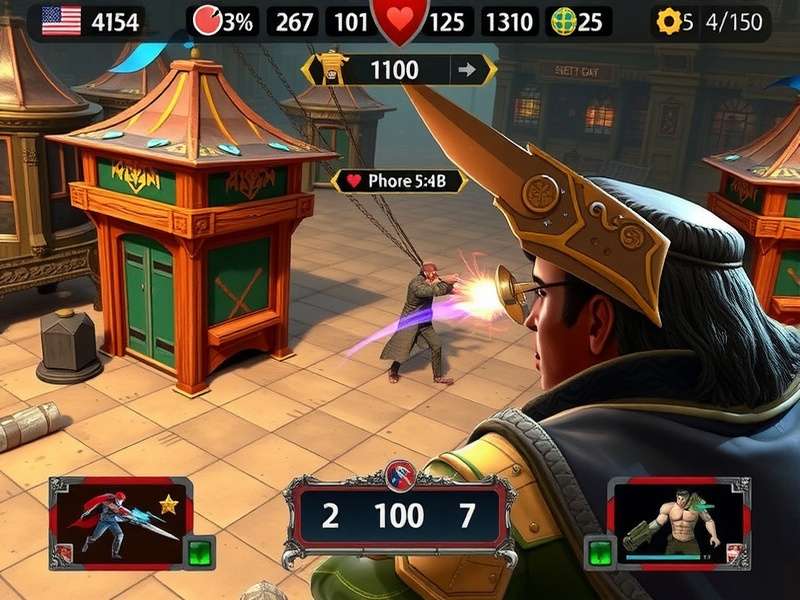Select the muscular soldier hero portrait

click(678, 522)
